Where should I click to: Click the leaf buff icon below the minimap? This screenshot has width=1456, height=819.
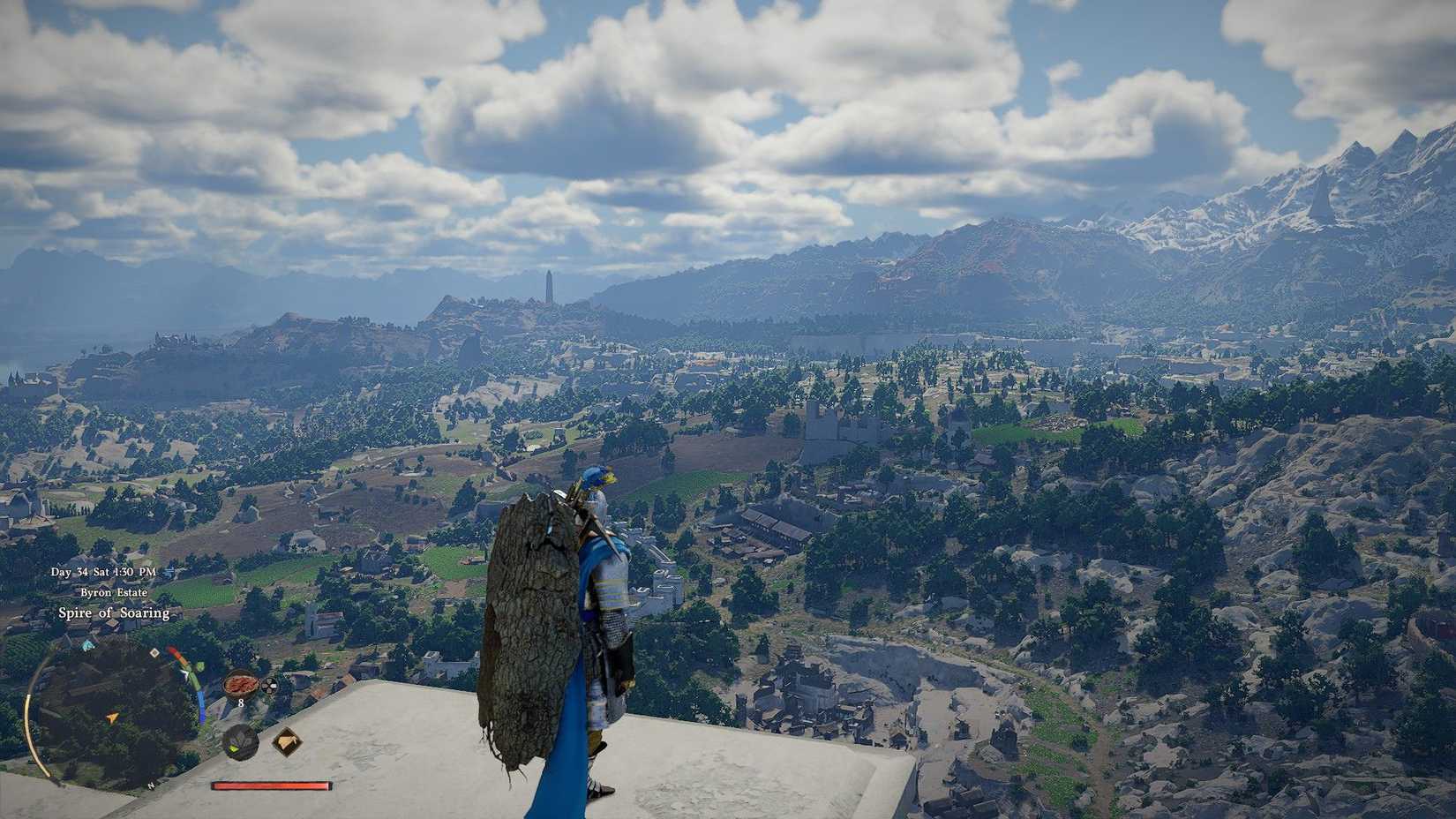[x=240, y=742]
